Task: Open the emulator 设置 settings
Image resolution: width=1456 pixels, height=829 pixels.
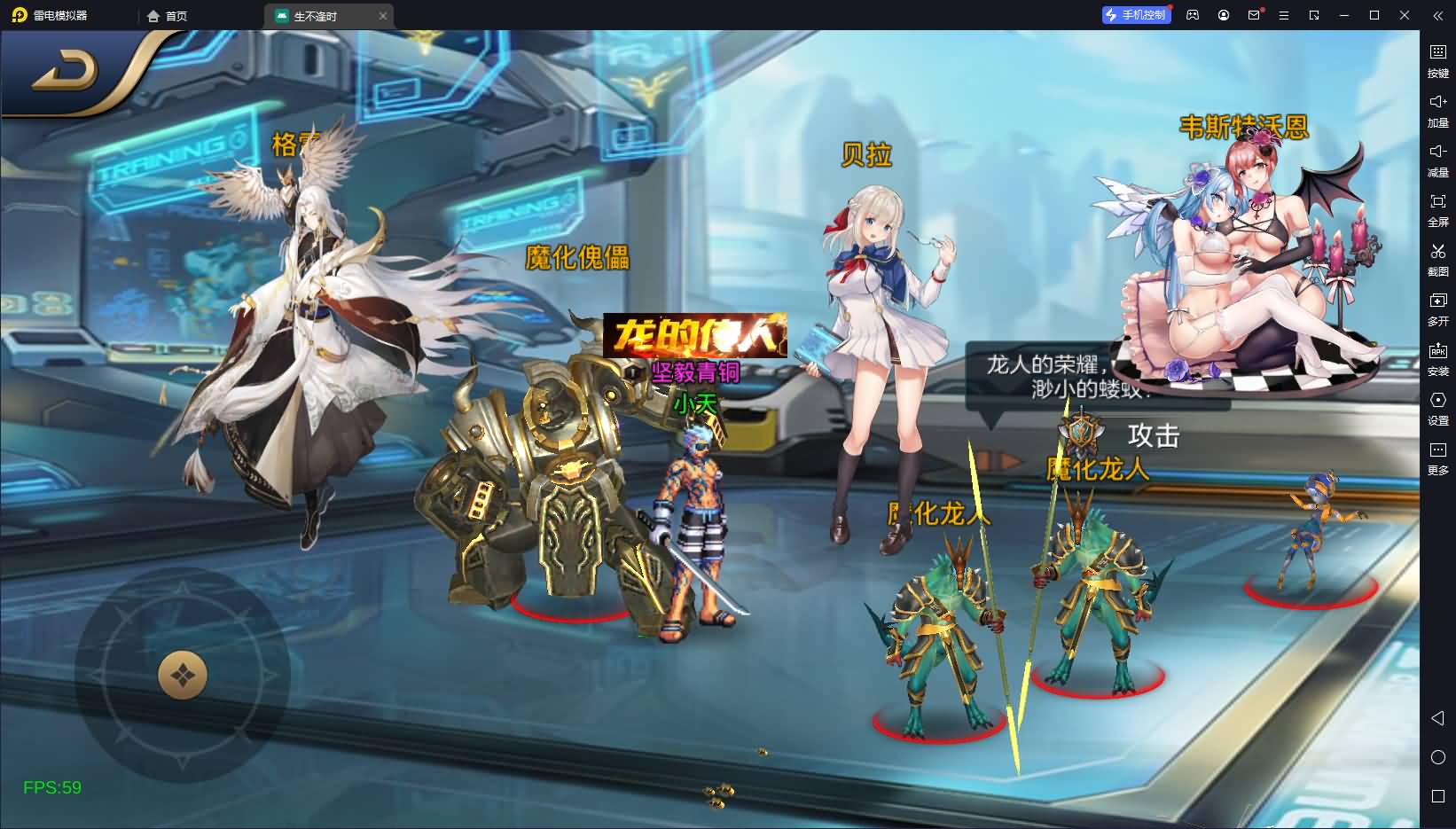Action: (1437, 408)
